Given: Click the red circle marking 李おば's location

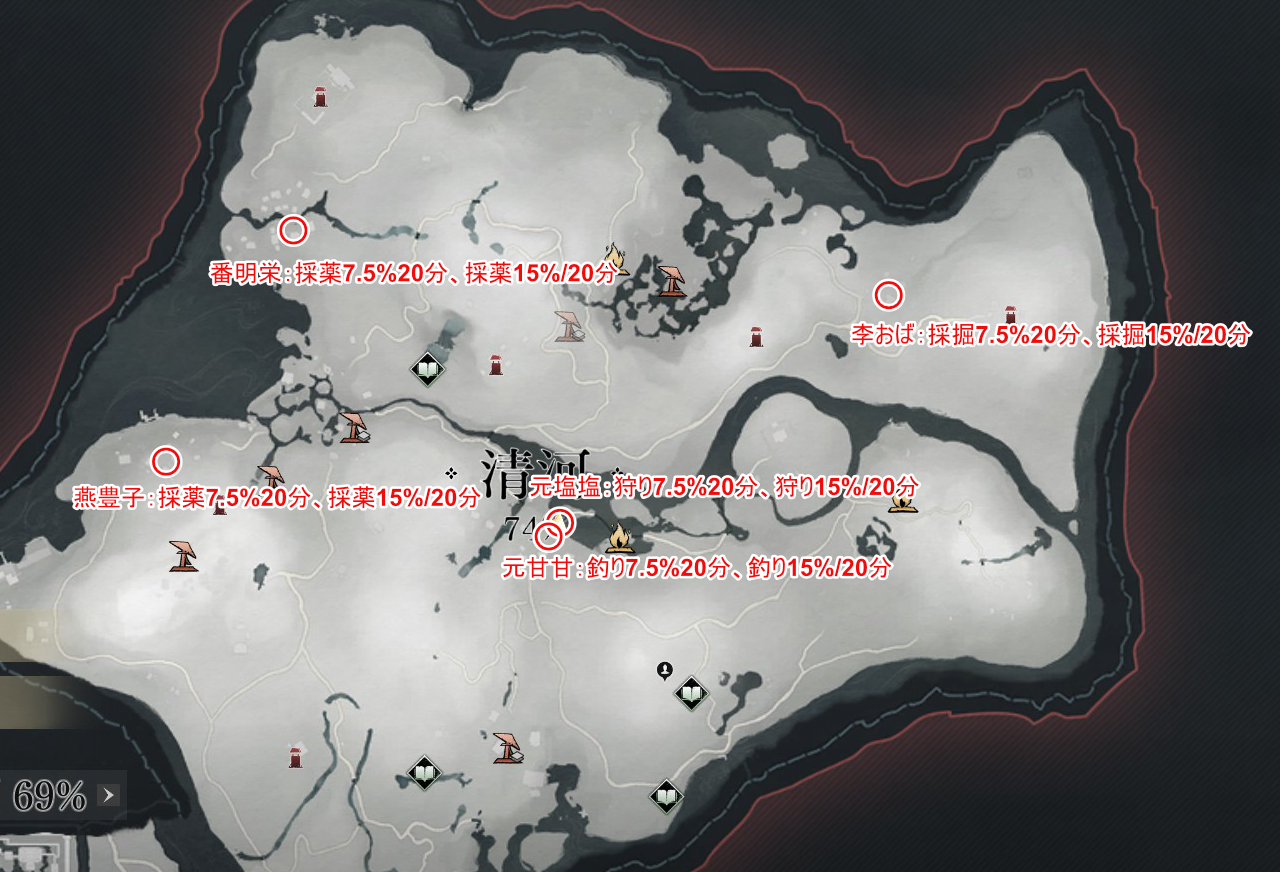Looking at the screenshot, I should coord(888,295).
